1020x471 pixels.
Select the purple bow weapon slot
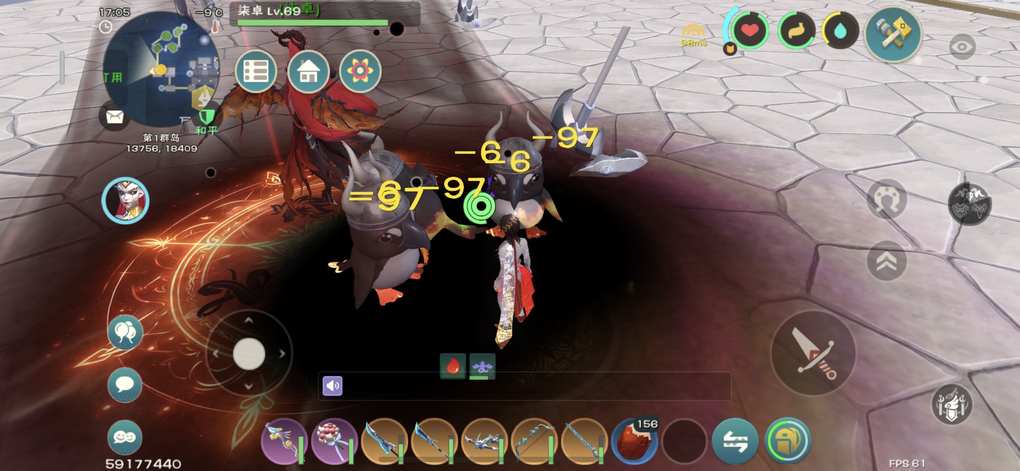pyautogui.click(x=285, y=441)
